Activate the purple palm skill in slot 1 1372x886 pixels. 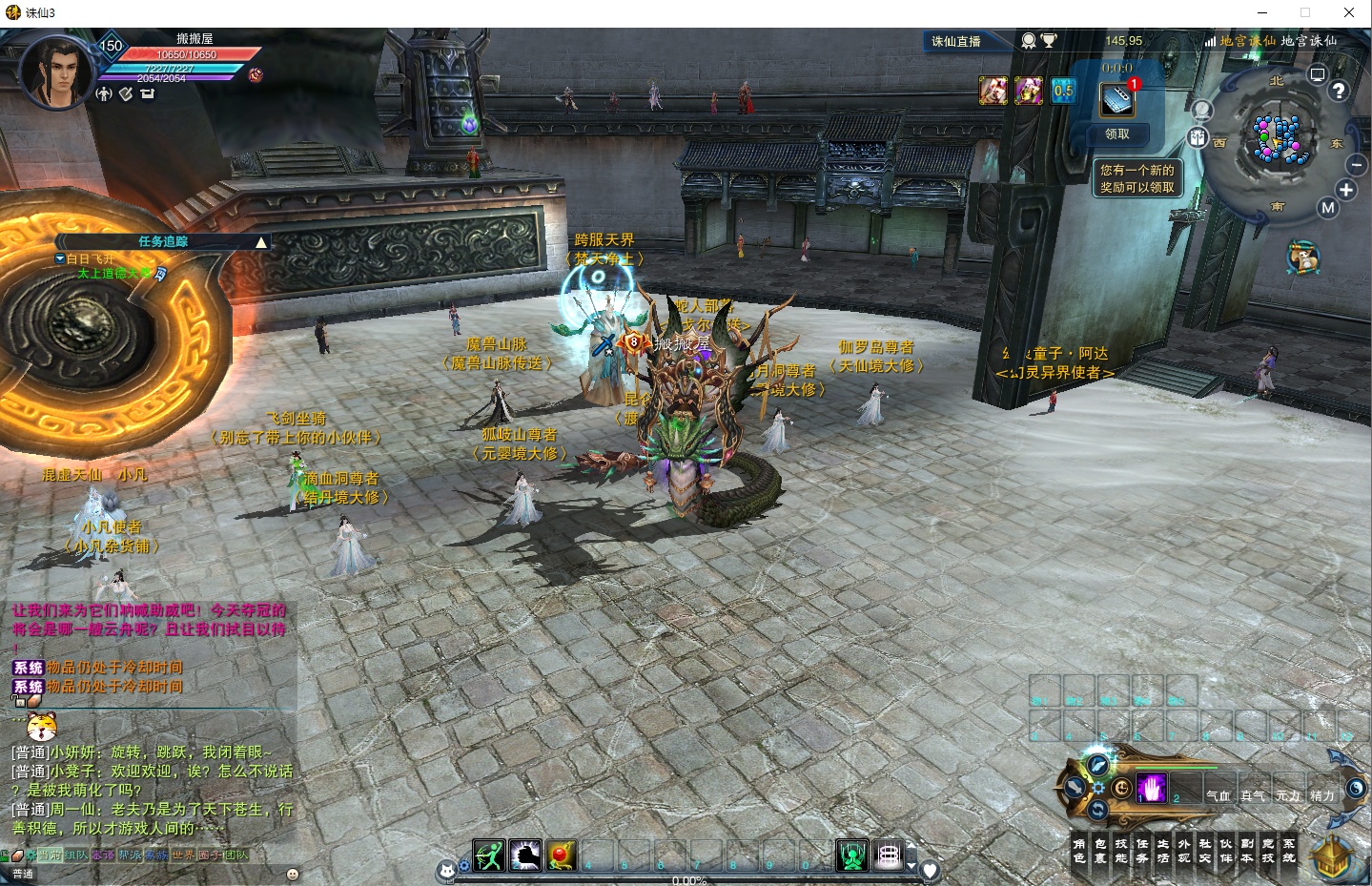pyautogui.click(x=1152, y=789)
